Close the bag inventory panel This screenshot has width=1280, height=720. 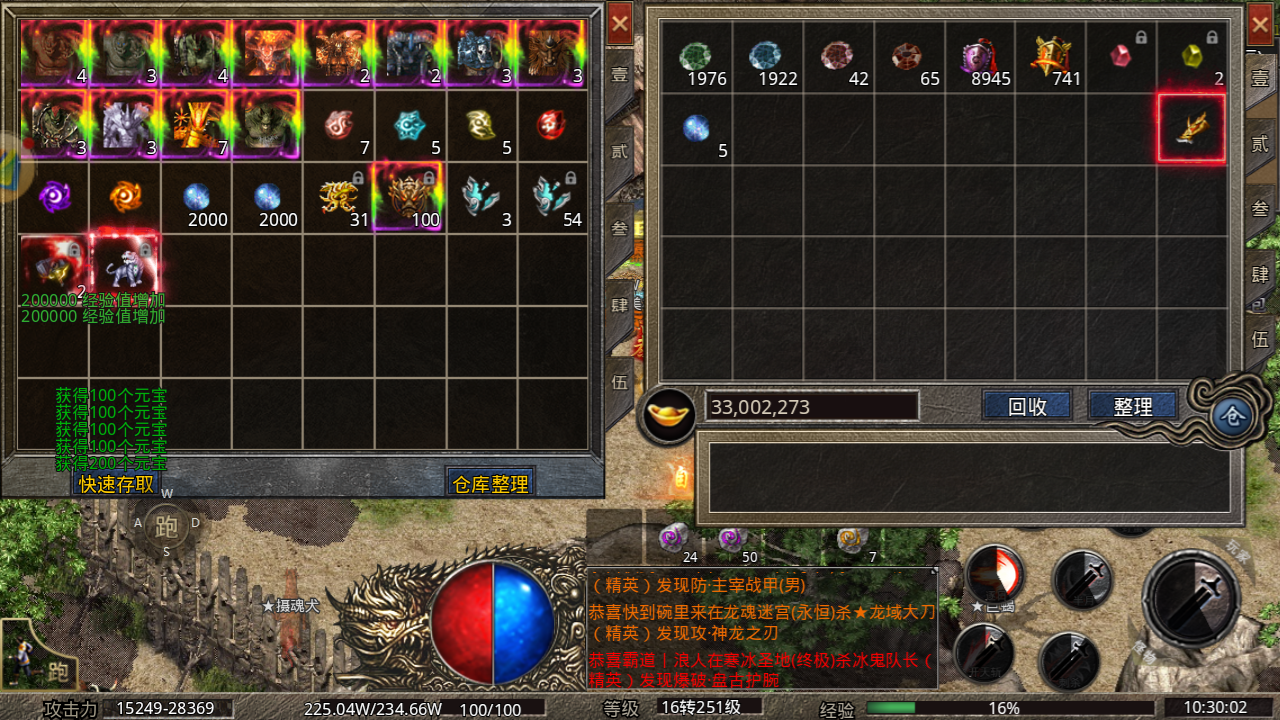(1259, 23)
